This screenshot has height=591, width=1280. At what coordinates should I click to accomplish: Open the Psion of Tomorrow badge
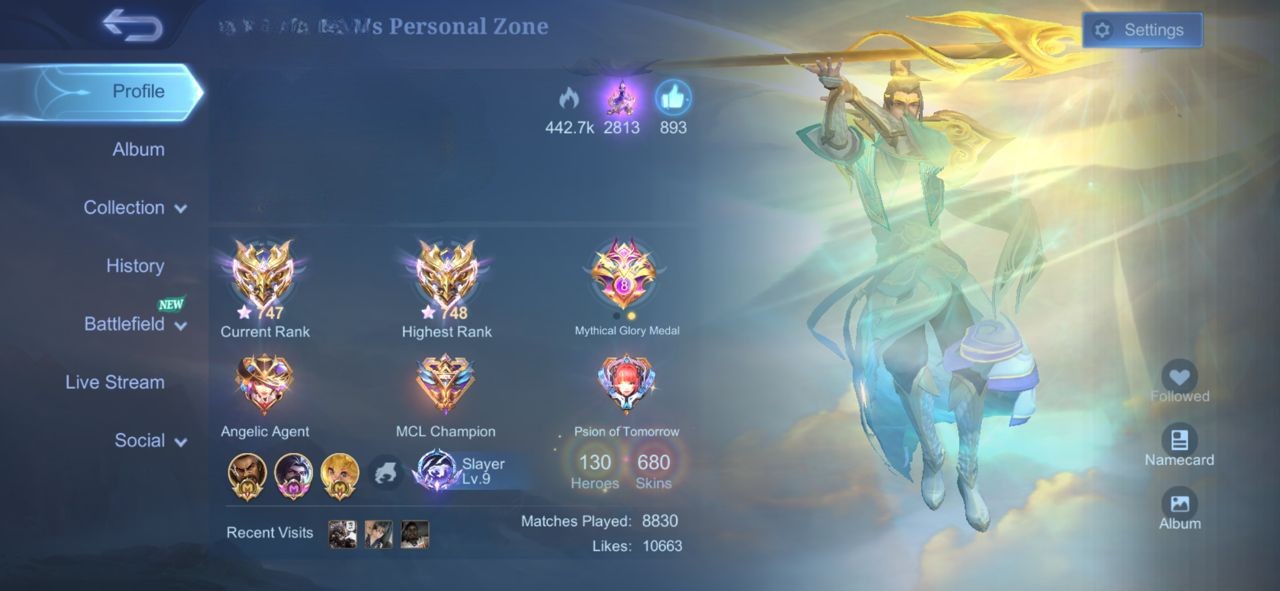point(626,385)
